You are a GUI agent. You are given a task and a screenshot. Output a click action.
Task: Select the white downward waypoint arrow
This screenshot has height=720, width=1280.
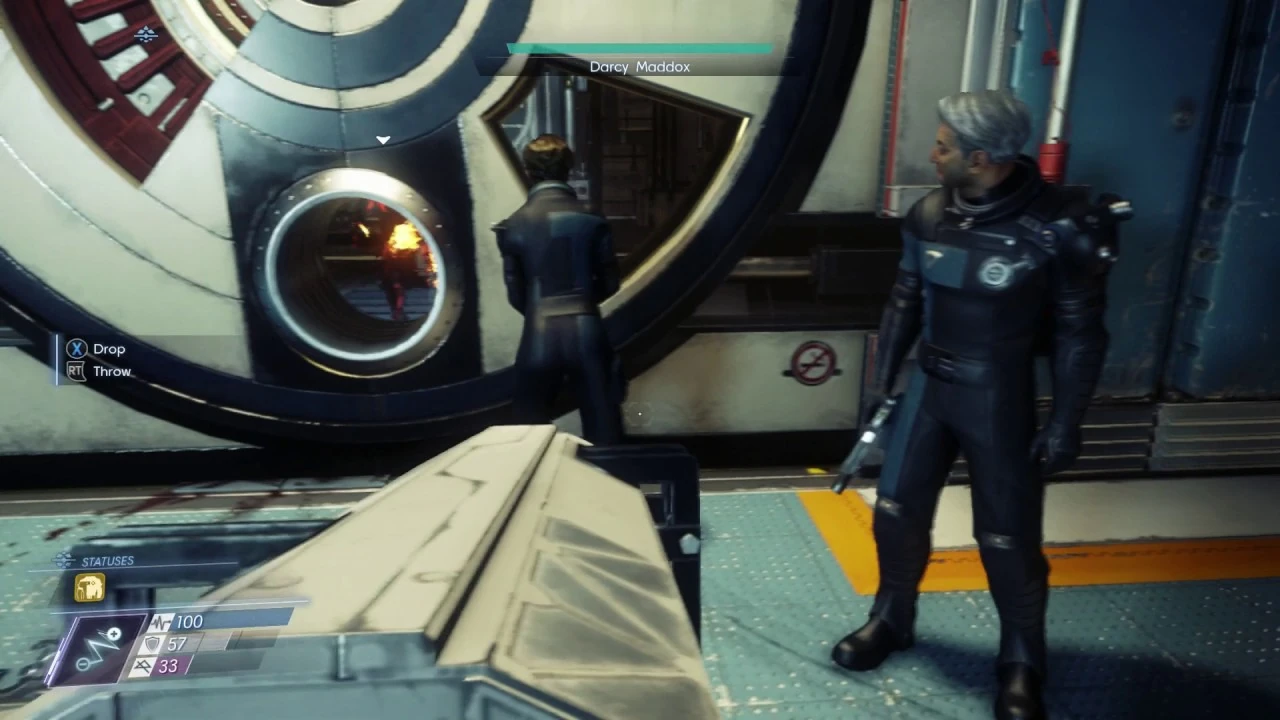(383, 140)
